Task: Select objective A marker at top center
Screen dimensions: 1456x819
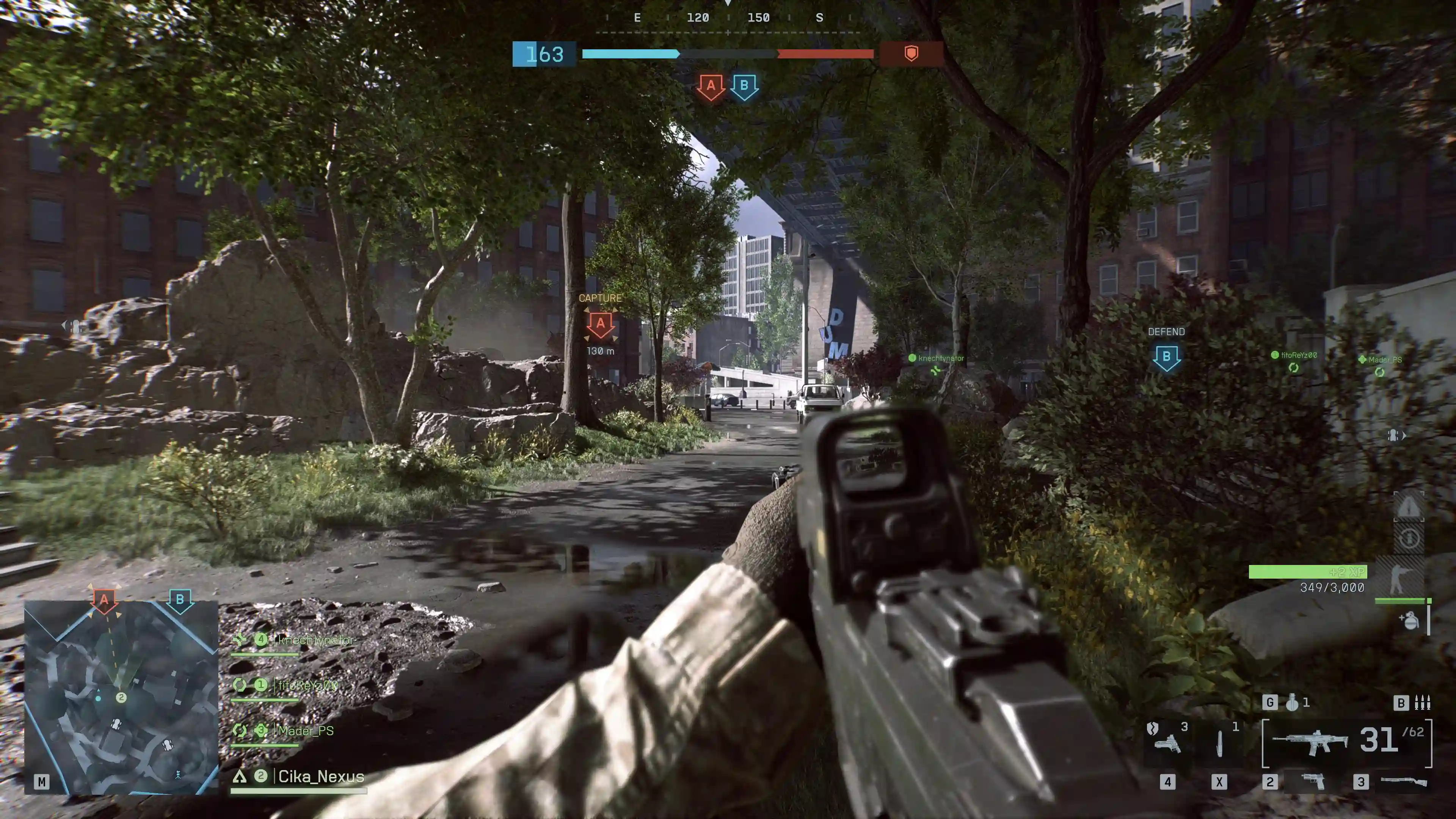Action: tap(711, 86)
